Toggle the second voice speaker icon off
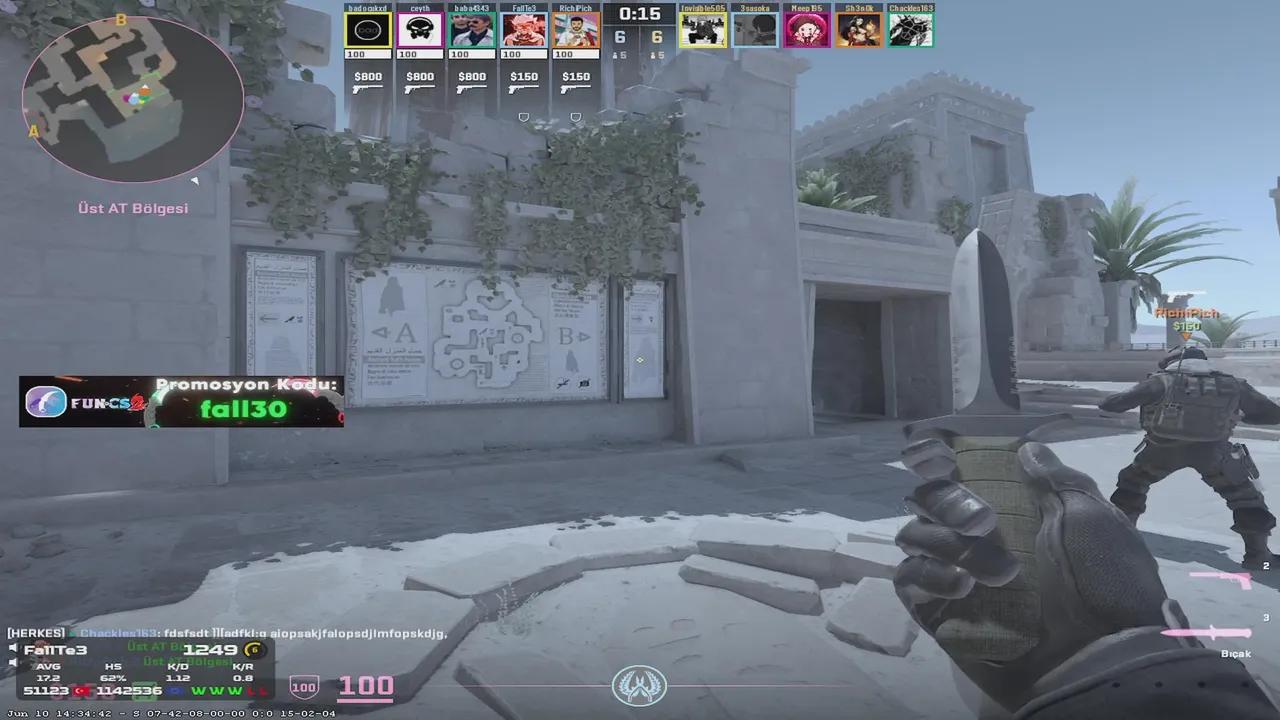 click(x=12, y=663)
